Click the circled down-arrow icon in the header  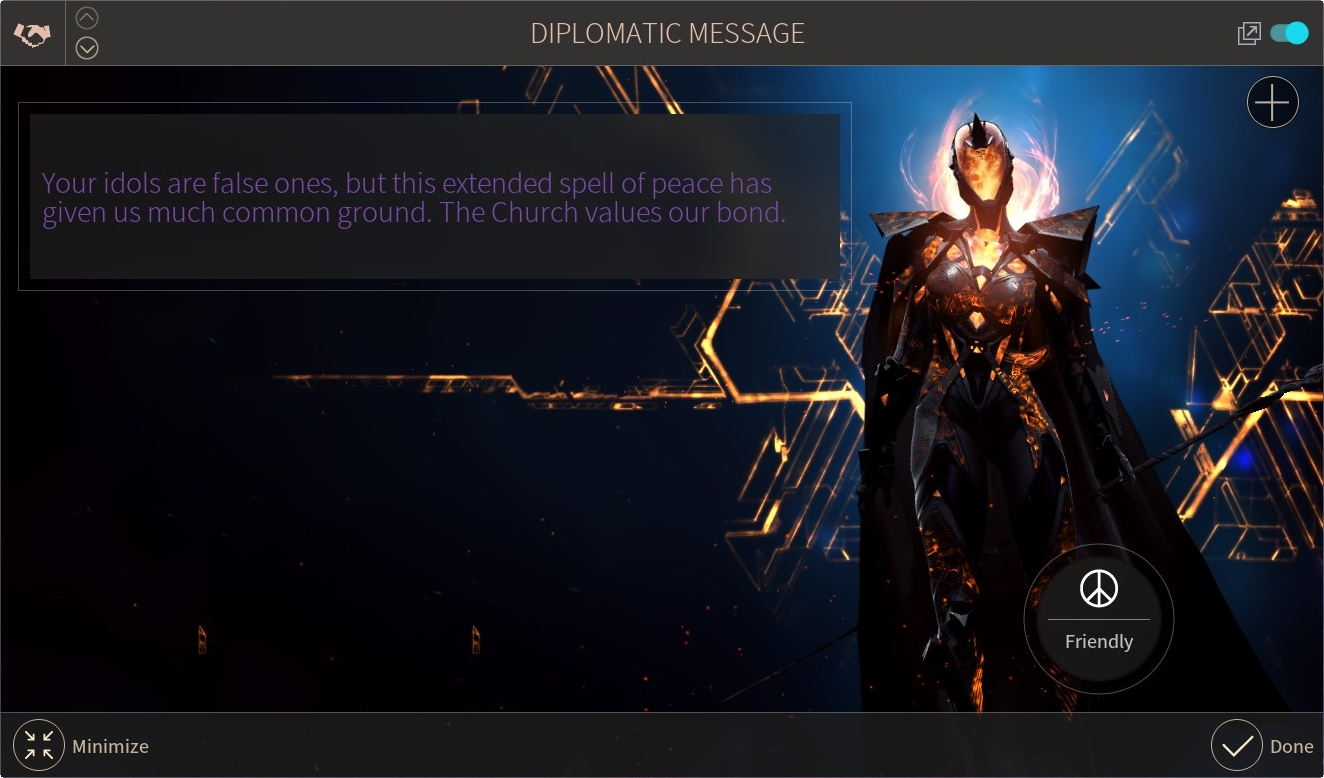(x=87, y=47)
